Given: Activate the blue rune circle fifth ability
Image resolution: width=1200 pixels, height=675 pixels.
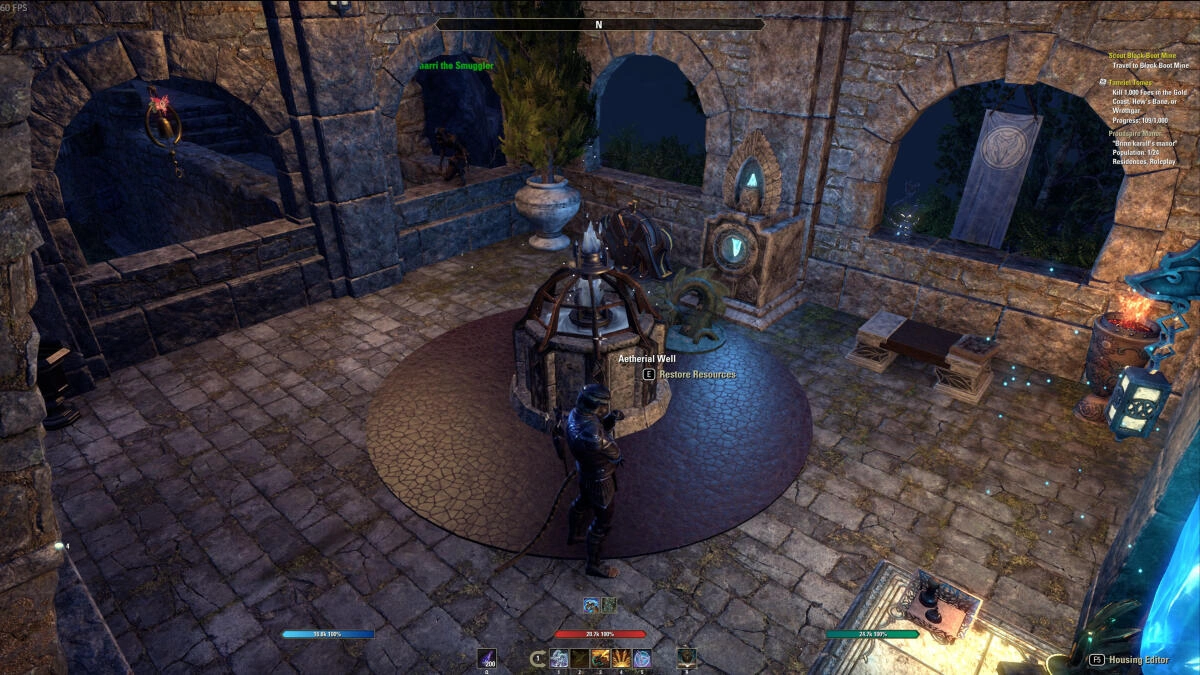Looking at the screenshot, I should point(642,658).
